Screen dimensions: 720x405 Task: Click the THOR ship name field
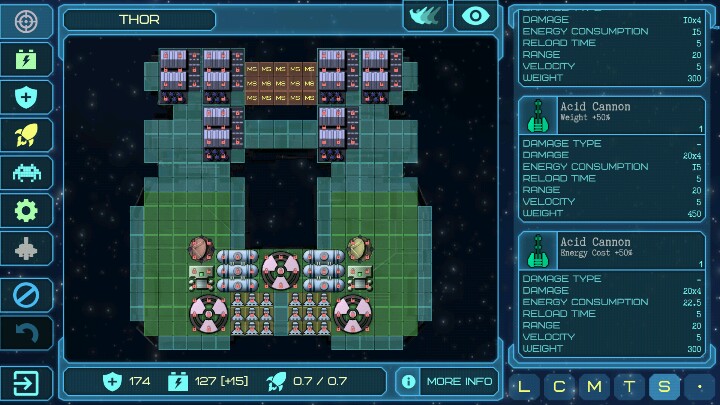click(x=139, y=19)
